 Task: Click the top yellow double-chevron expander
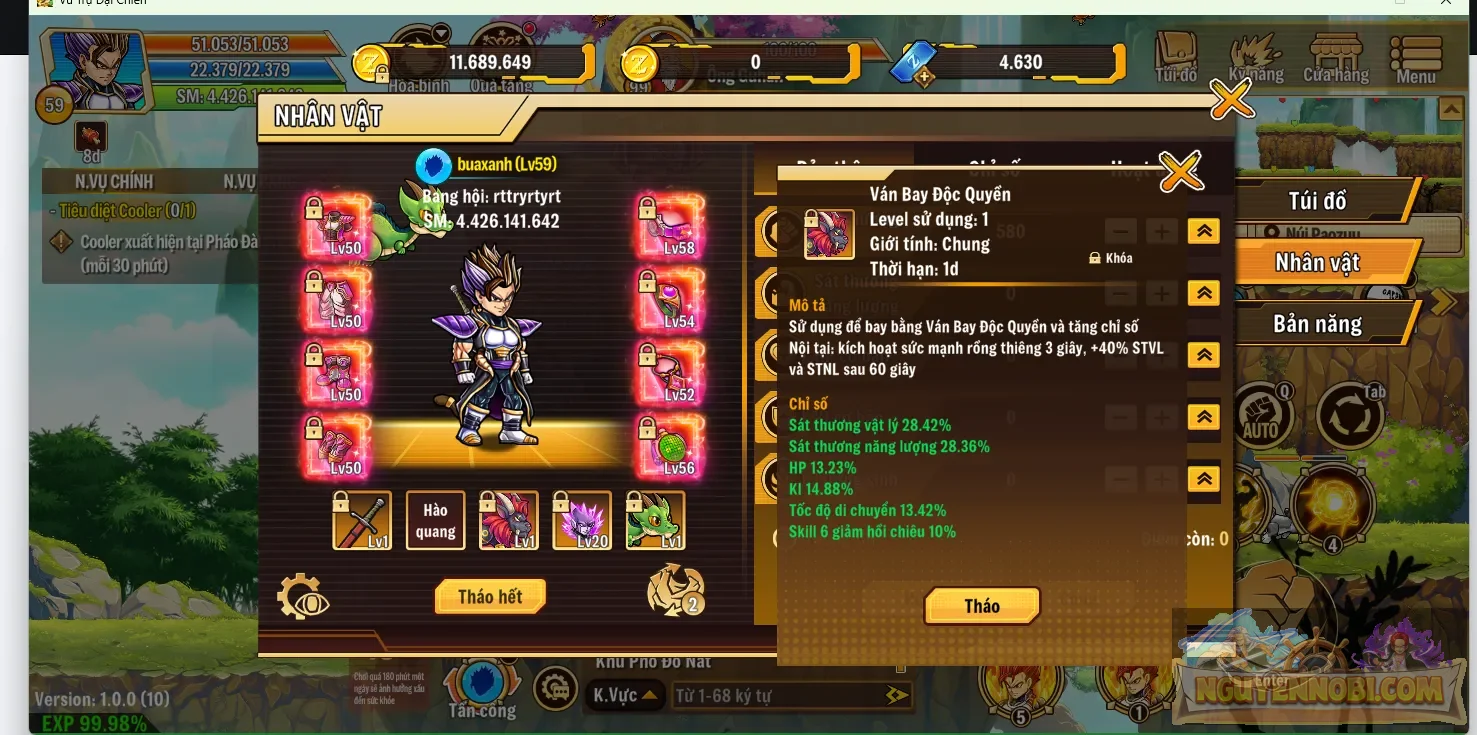tap(1203, 230)
